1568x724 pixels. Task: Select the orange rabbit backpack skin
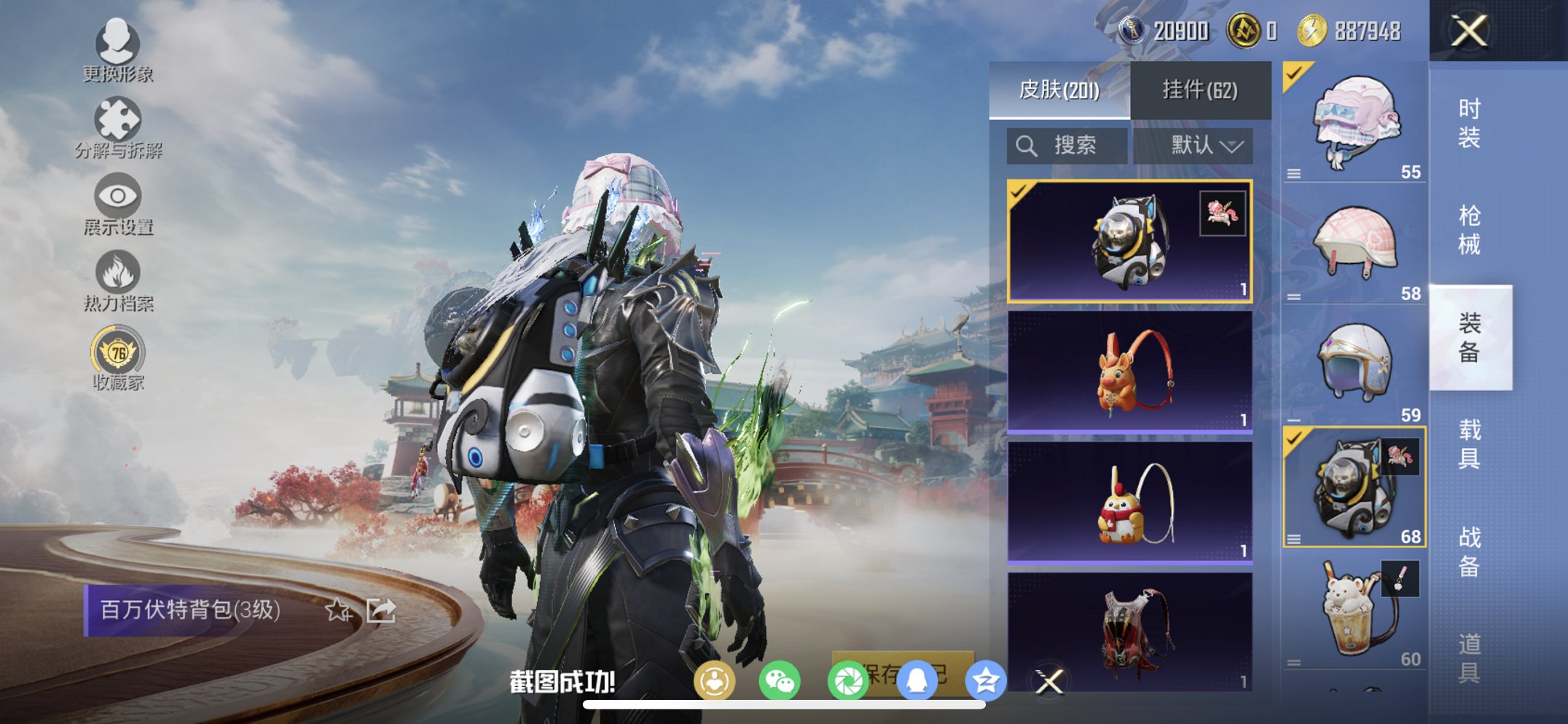coord(1129,372)
